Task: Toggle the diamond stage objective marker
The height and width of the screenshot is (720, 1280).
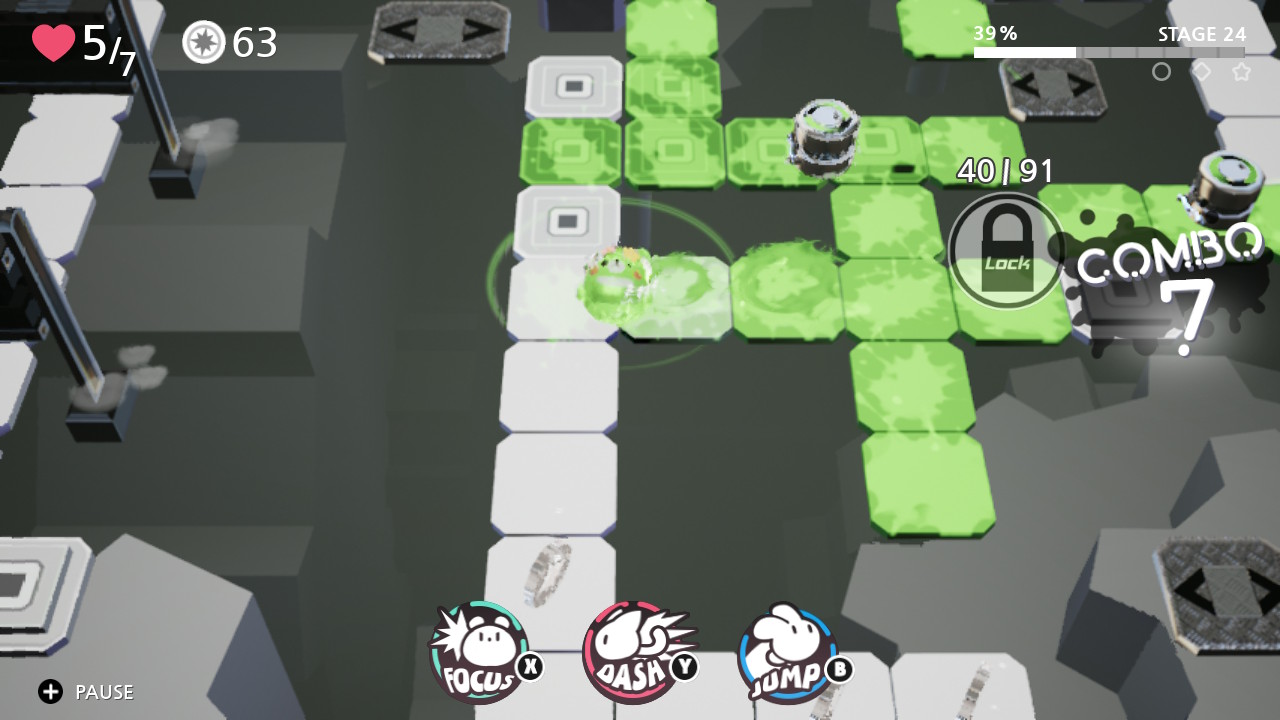Action: coord(1201,71)
